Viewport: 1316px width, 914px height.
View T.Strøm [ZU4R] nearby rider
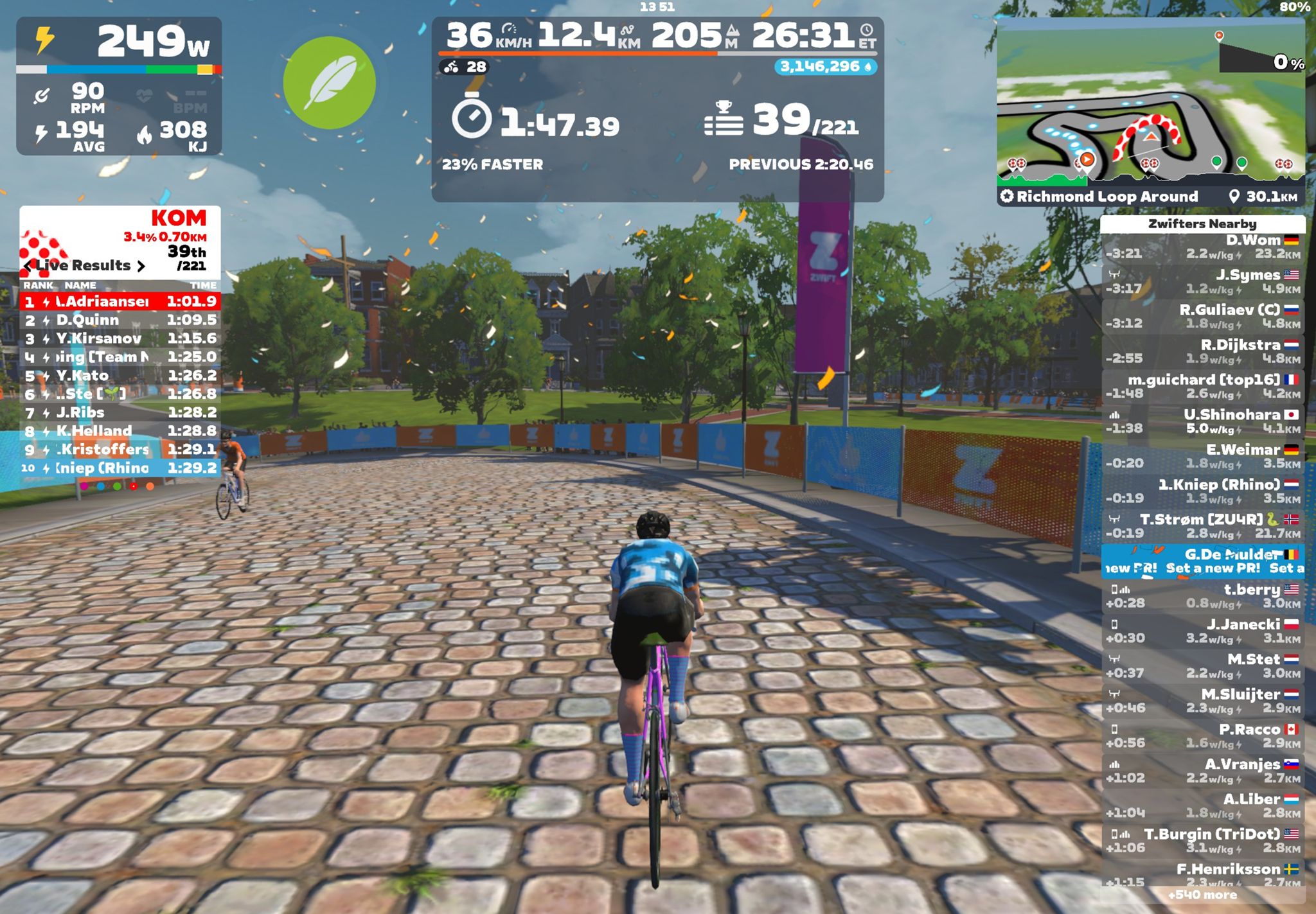point(1202,527)
